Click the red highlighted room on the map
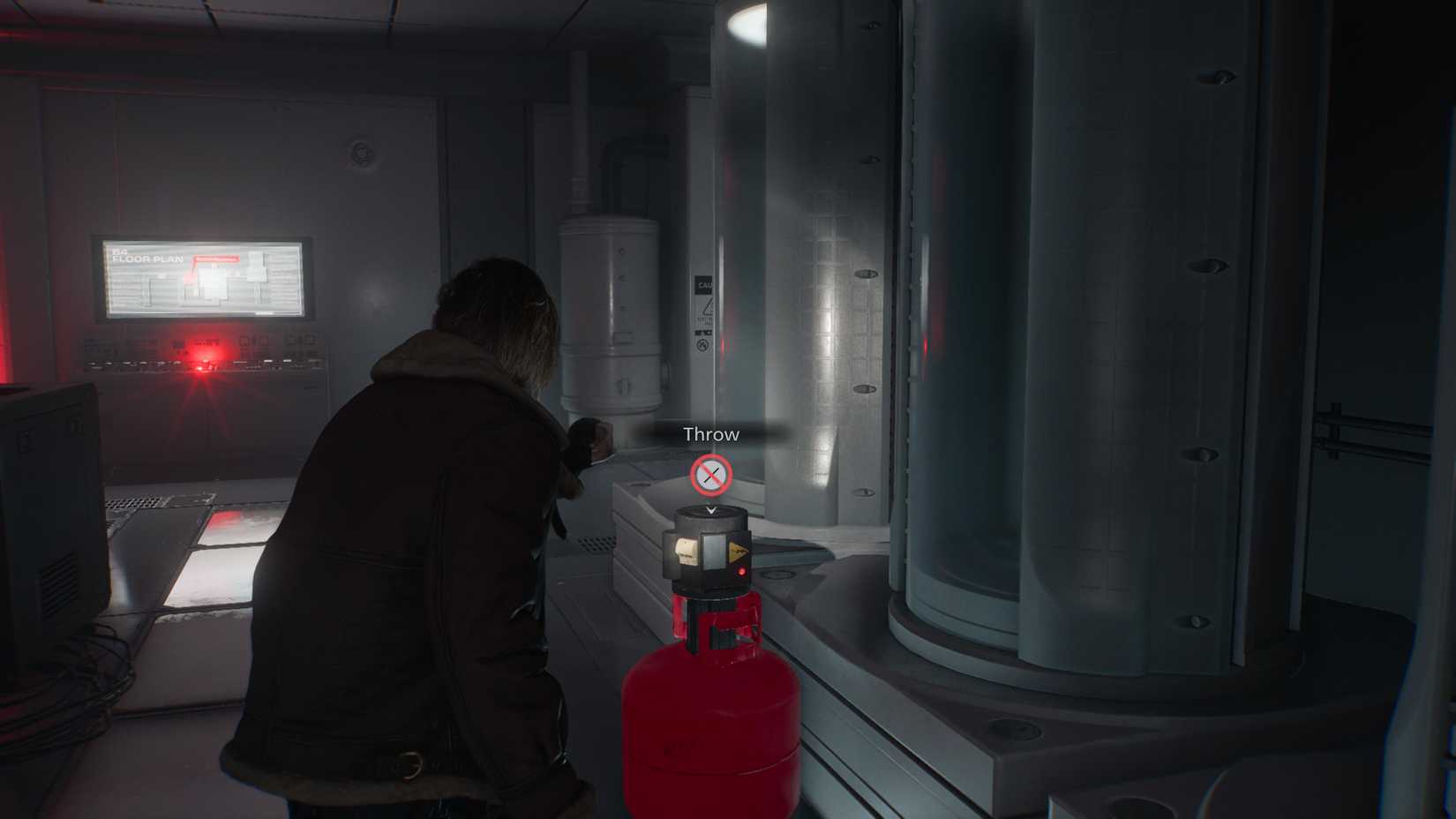 click(x=188, y=281)
